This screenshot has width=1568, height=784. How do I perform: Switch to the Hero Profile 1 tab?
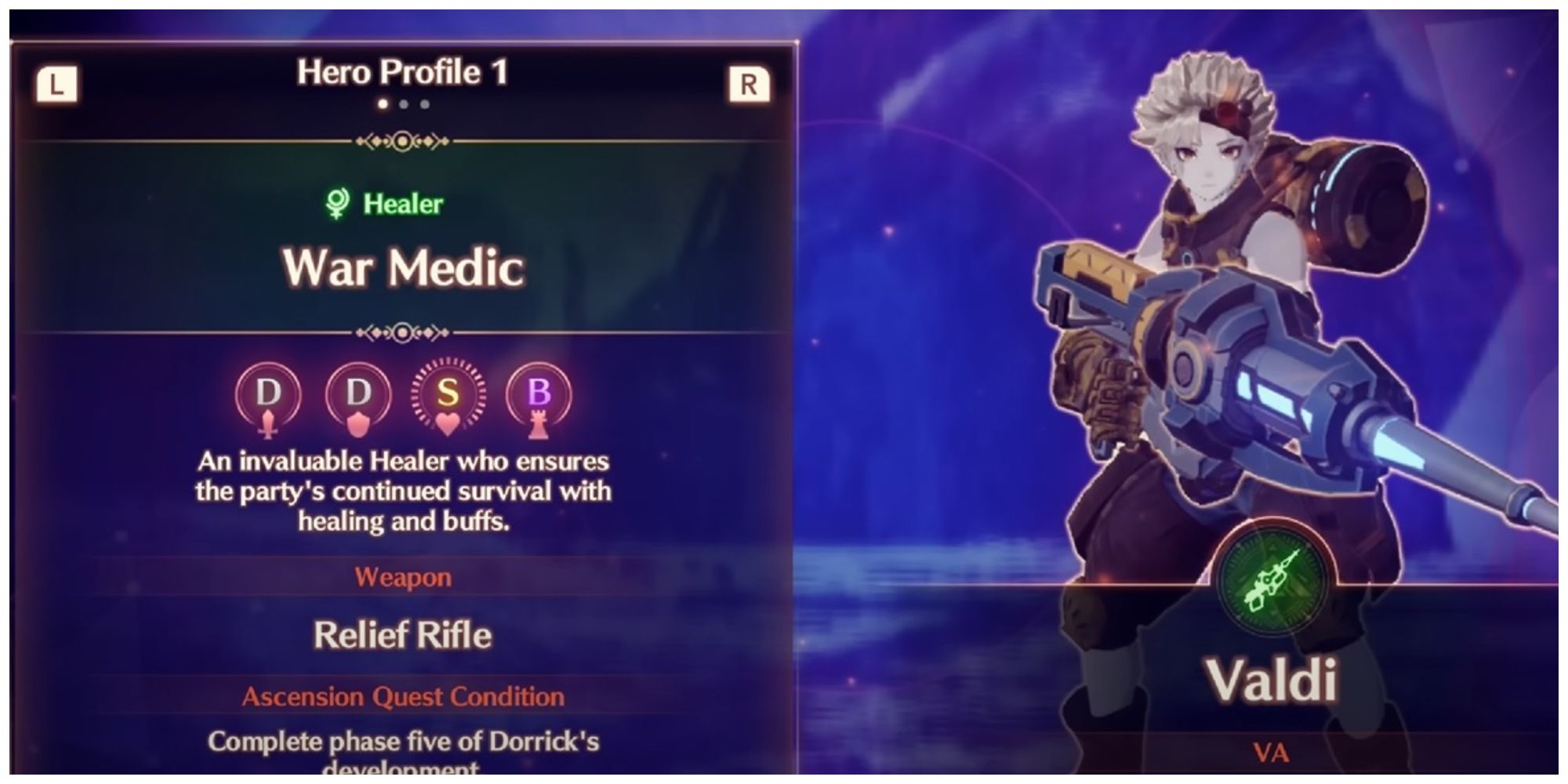(404, 75)
